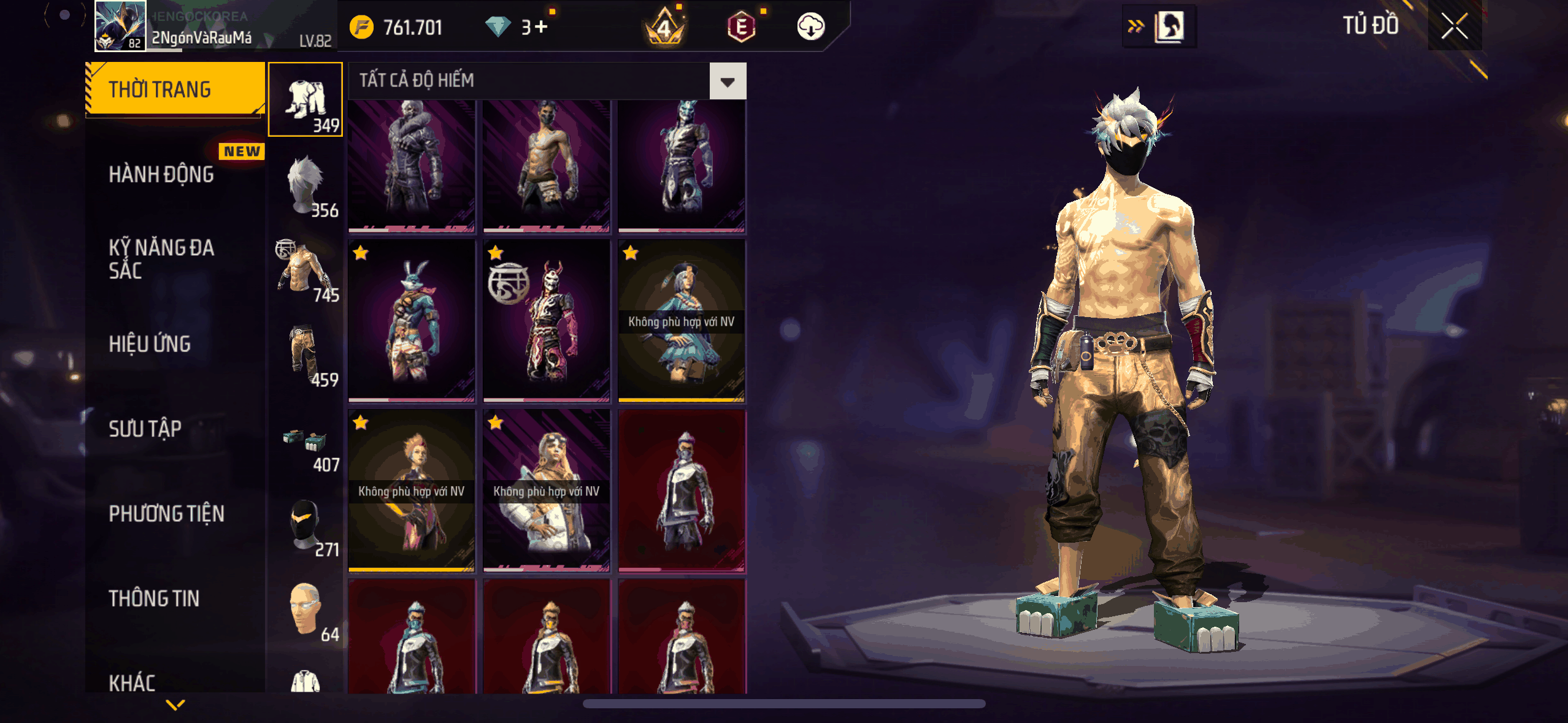The width and height of the screenshot is (1568, 723).
Task: Open the Sưu Tập tab
Action: coord(145,429)
